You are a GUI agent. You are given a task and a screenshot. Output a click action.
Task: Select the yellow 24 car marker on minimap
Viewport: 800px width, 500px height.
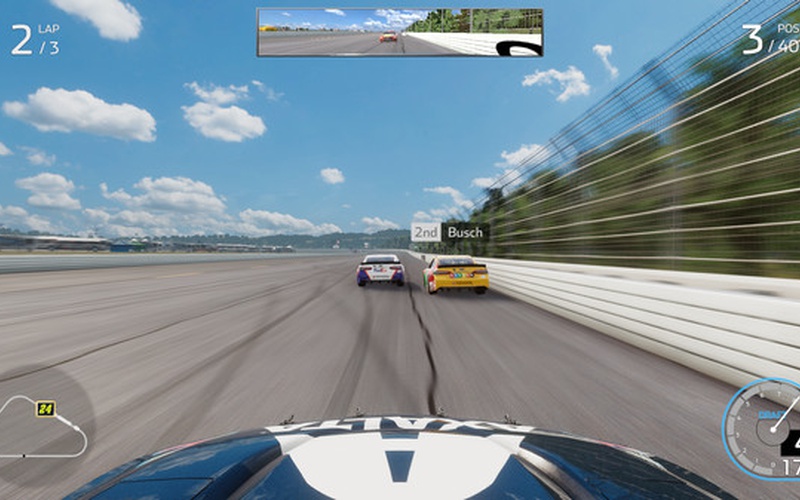pyautogui.click(x=45, y=408)
